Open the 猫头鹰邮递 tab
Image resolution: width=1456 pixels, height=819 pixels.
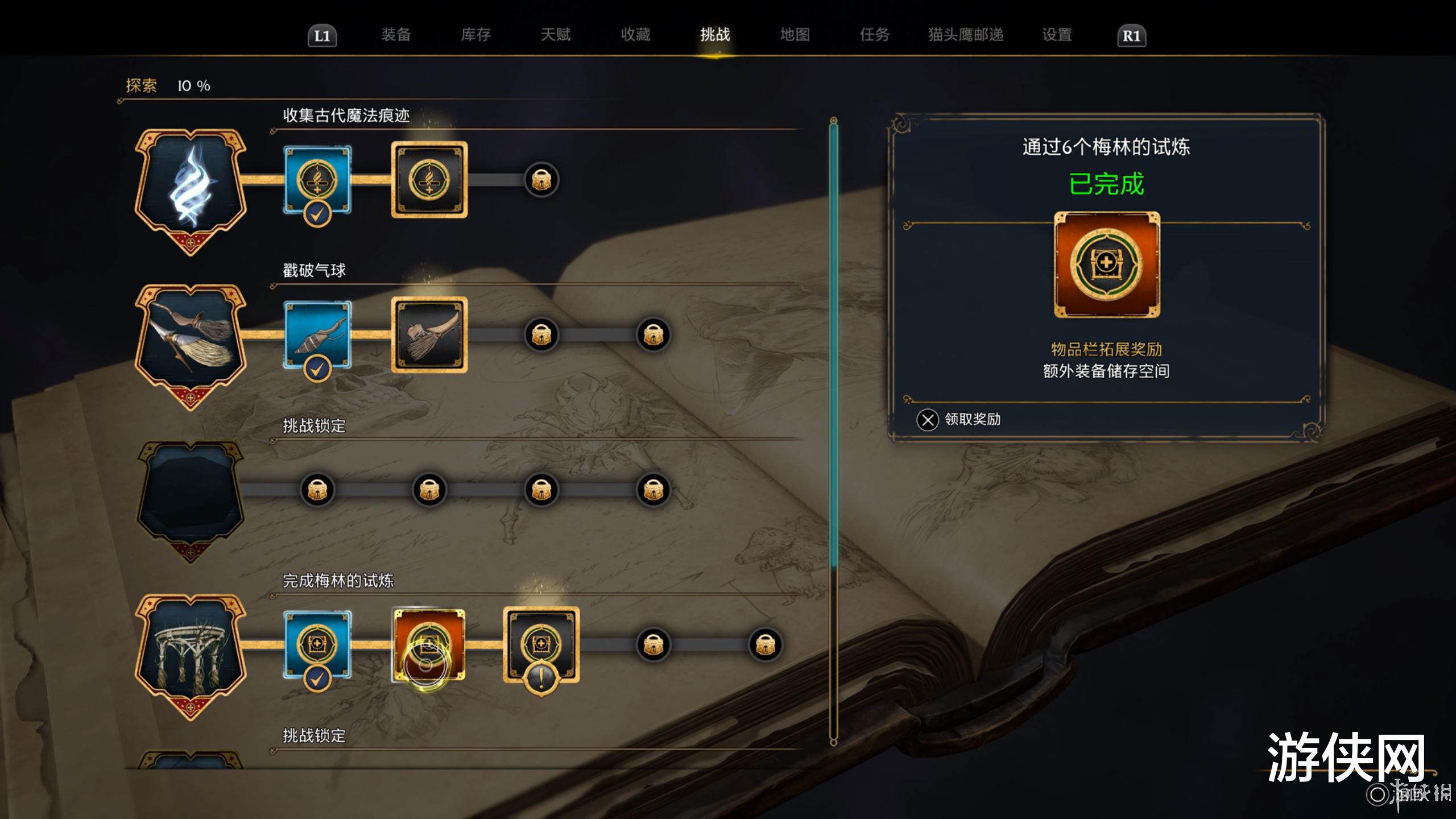pyautogui.click(x=965, y=35)
